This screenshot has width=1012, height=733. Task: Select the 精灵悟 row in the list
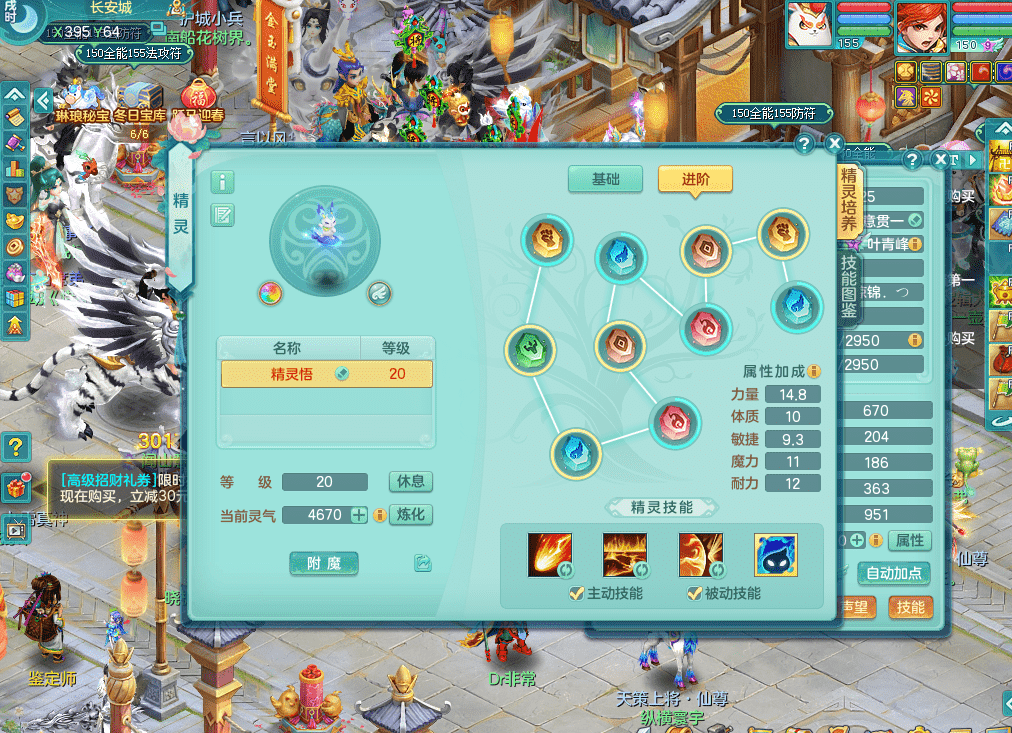[x=326, y=374]
